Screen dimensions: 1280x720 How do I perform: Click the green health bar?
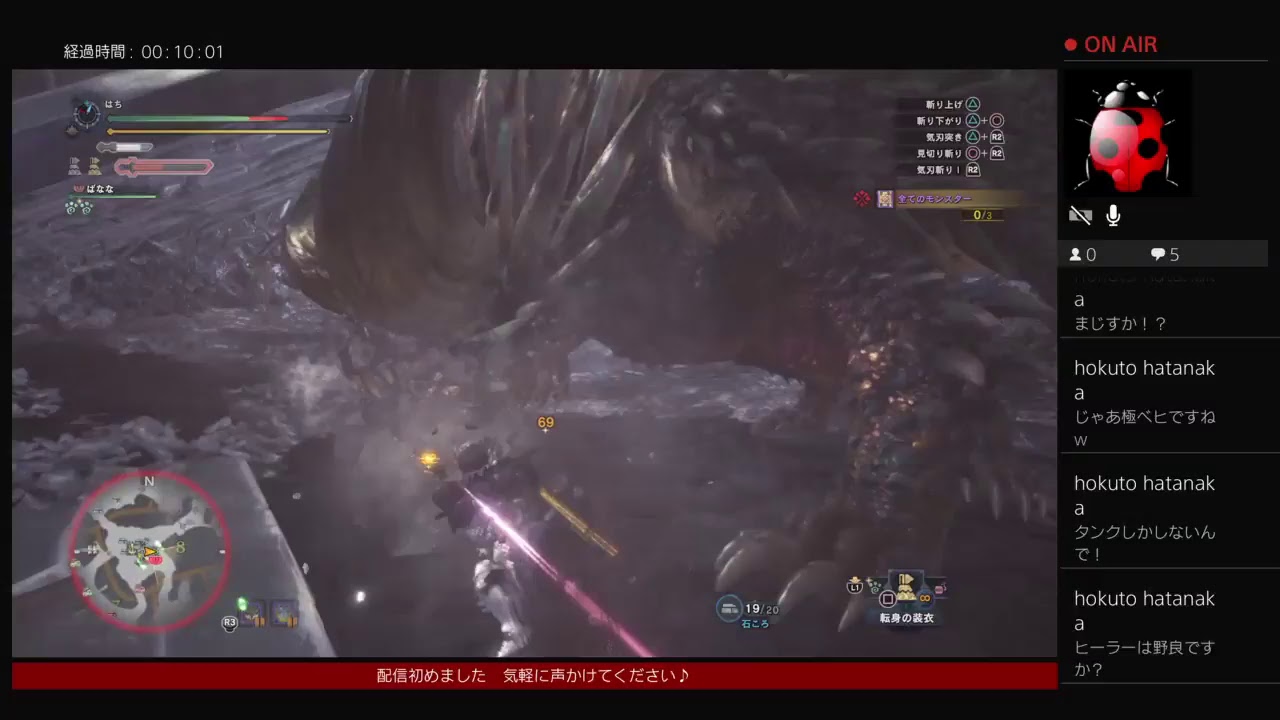click(180, 118)
